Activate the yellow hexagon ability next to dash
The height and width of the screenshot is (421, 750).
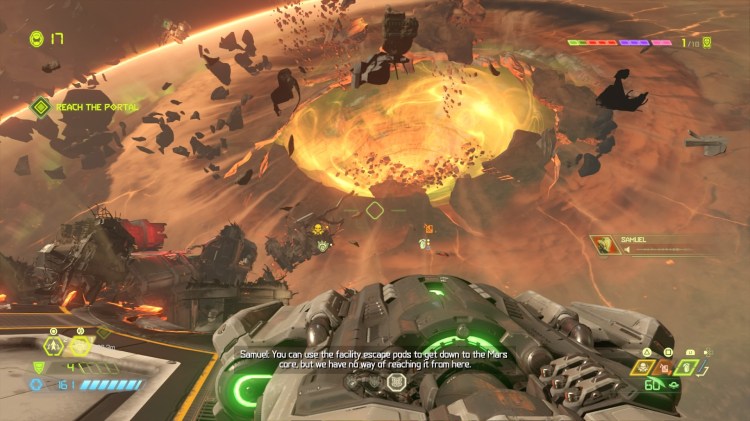click(80, 346)
